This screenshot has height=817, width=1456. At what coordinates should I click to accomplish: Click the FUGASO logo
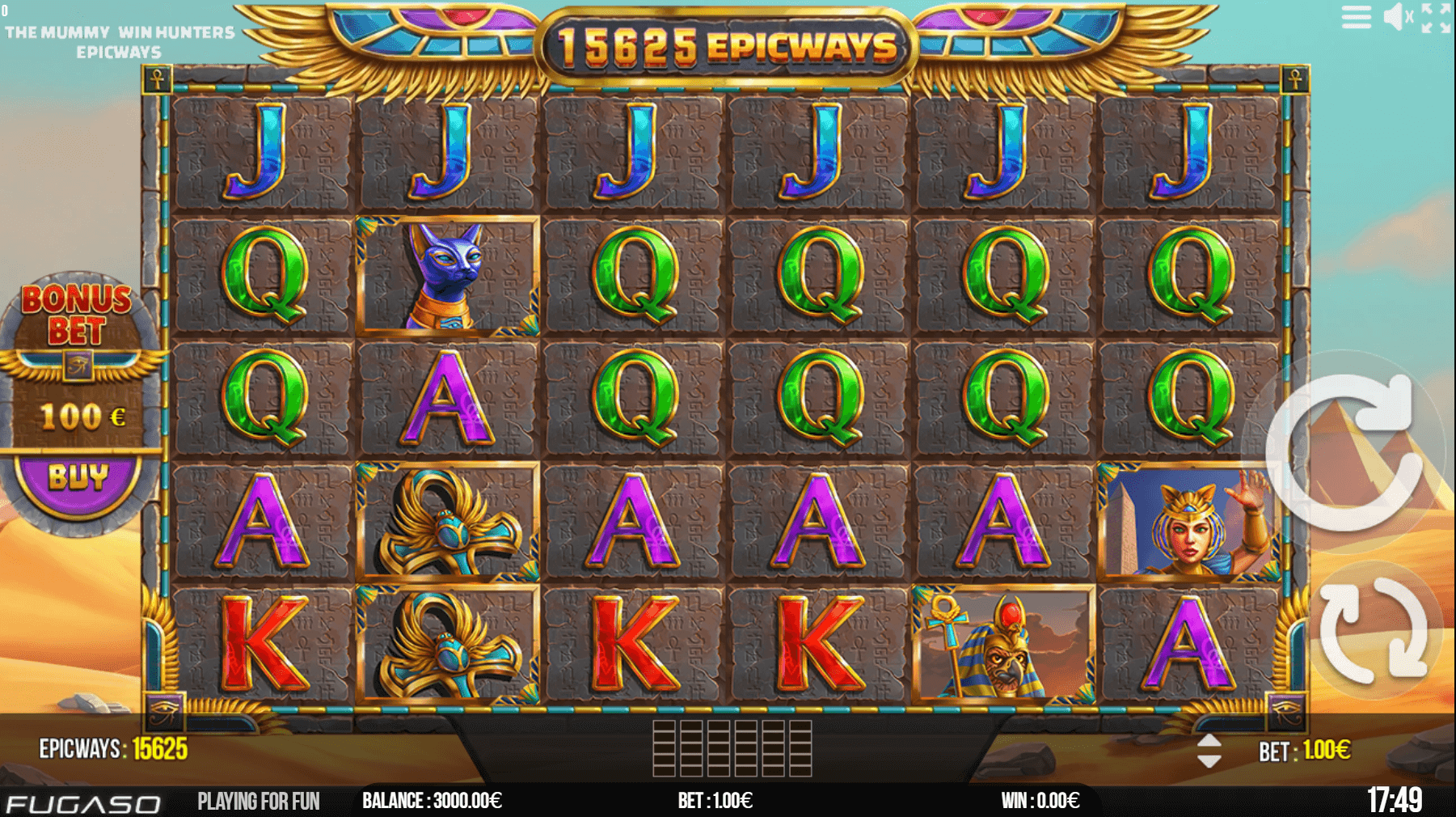pyautogui.click(x=81, y=802)
